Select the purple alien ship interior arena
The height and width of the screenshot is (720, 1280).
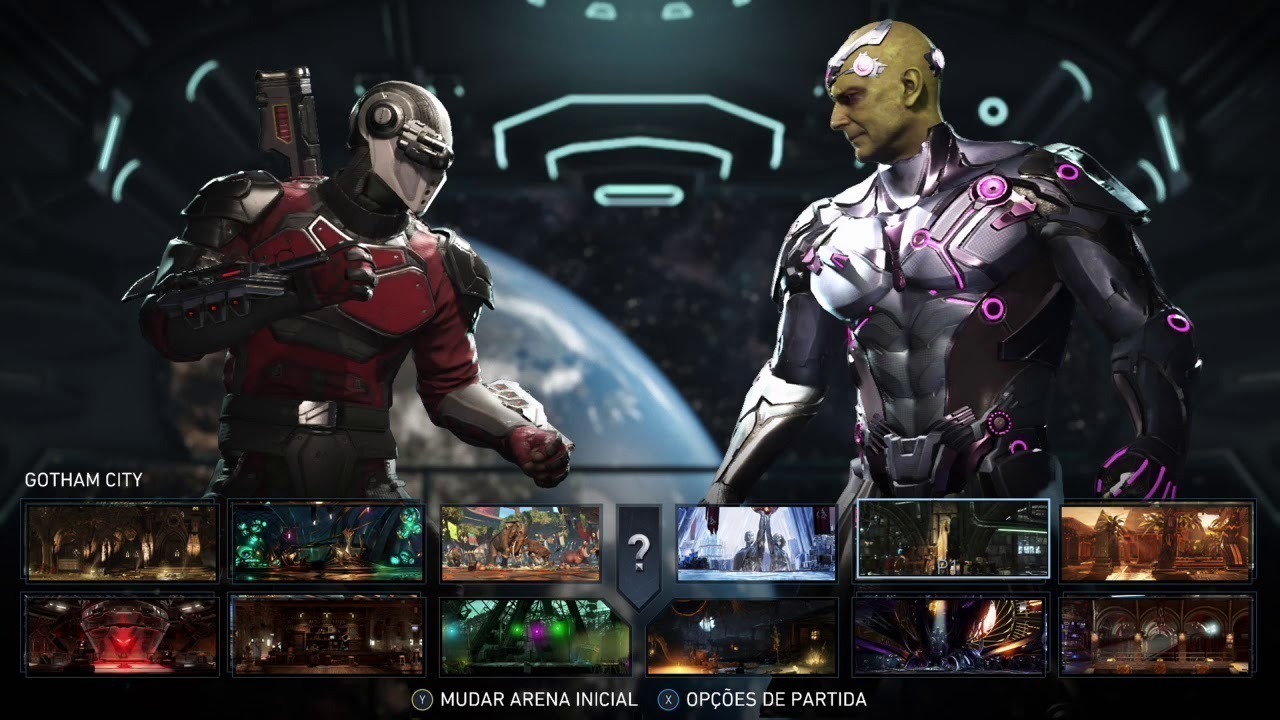click(x=950, y=634)
